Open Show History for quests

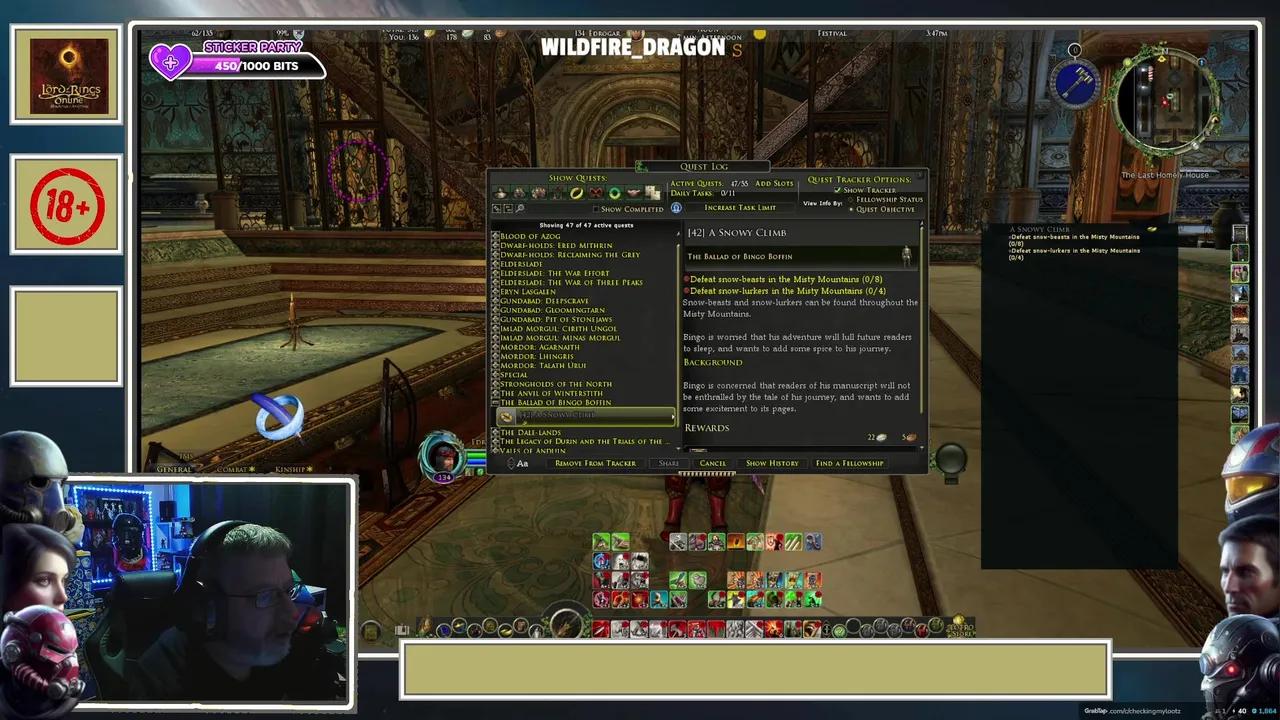point(772,463)
